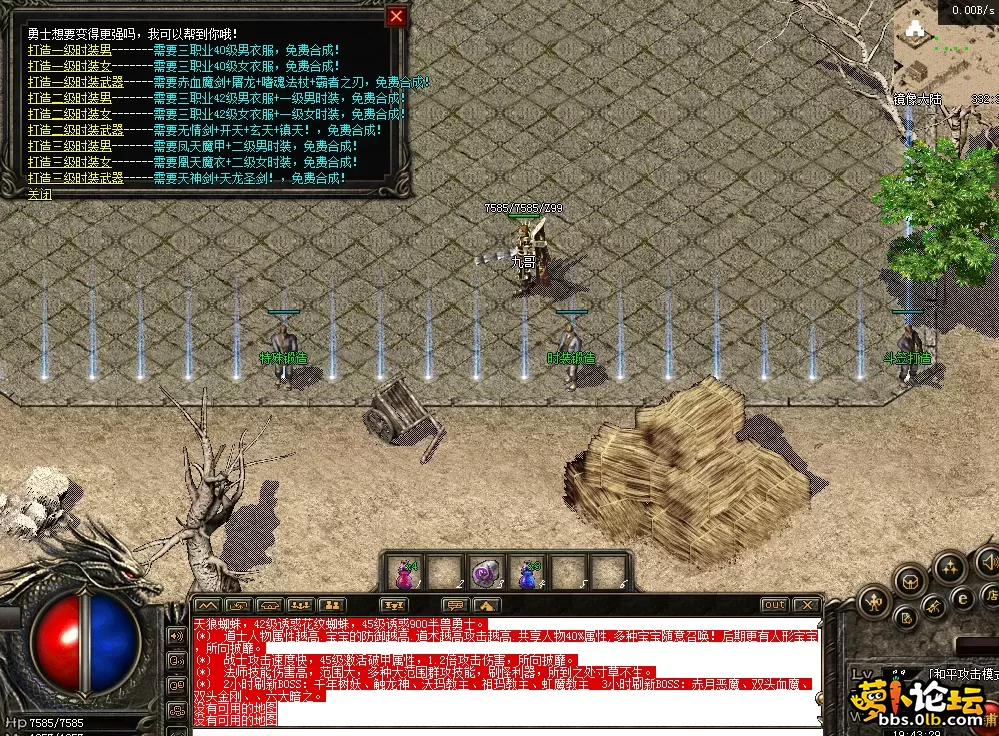Open the character equipment icon
The height and width of the screenshot is (736, 999).
click(x=876, y=601)
